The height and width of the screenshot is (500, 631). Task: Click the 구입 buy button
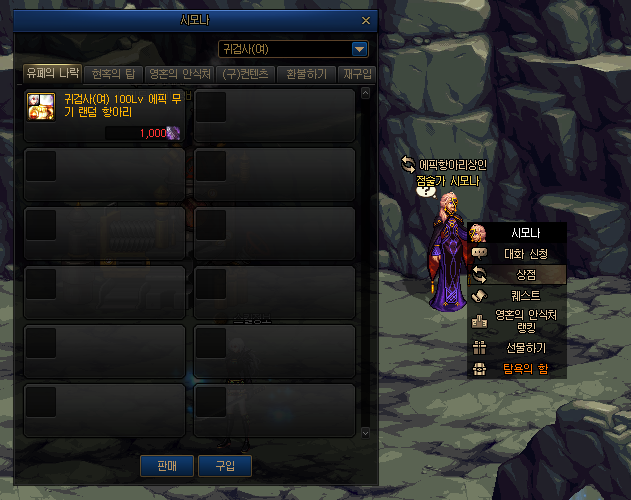(x=225, y=465)
